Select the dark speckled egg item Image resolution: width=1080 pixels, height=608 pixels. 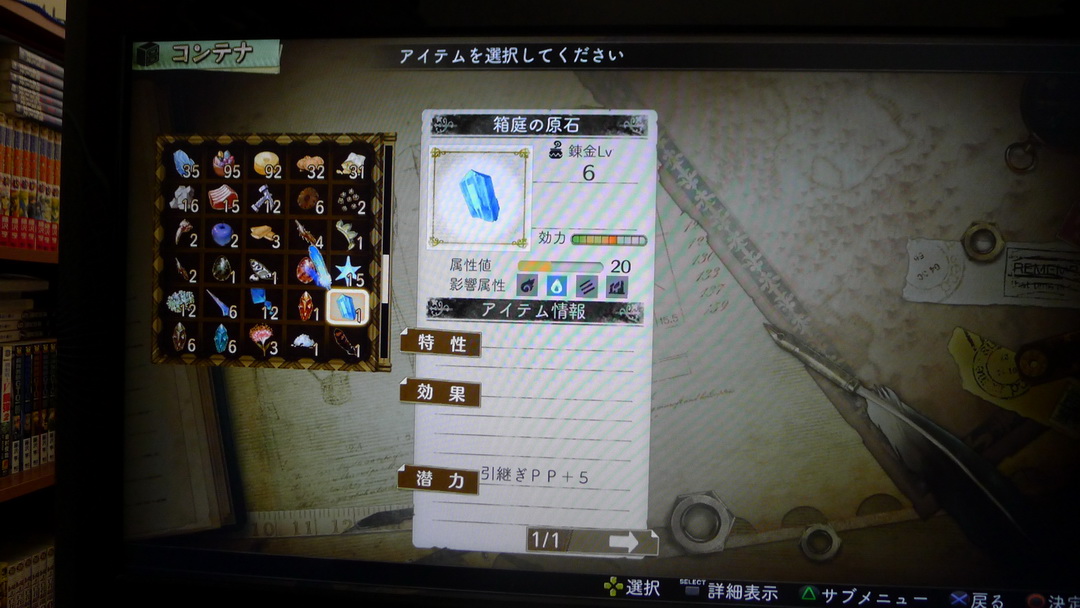(x=221, y=270)
